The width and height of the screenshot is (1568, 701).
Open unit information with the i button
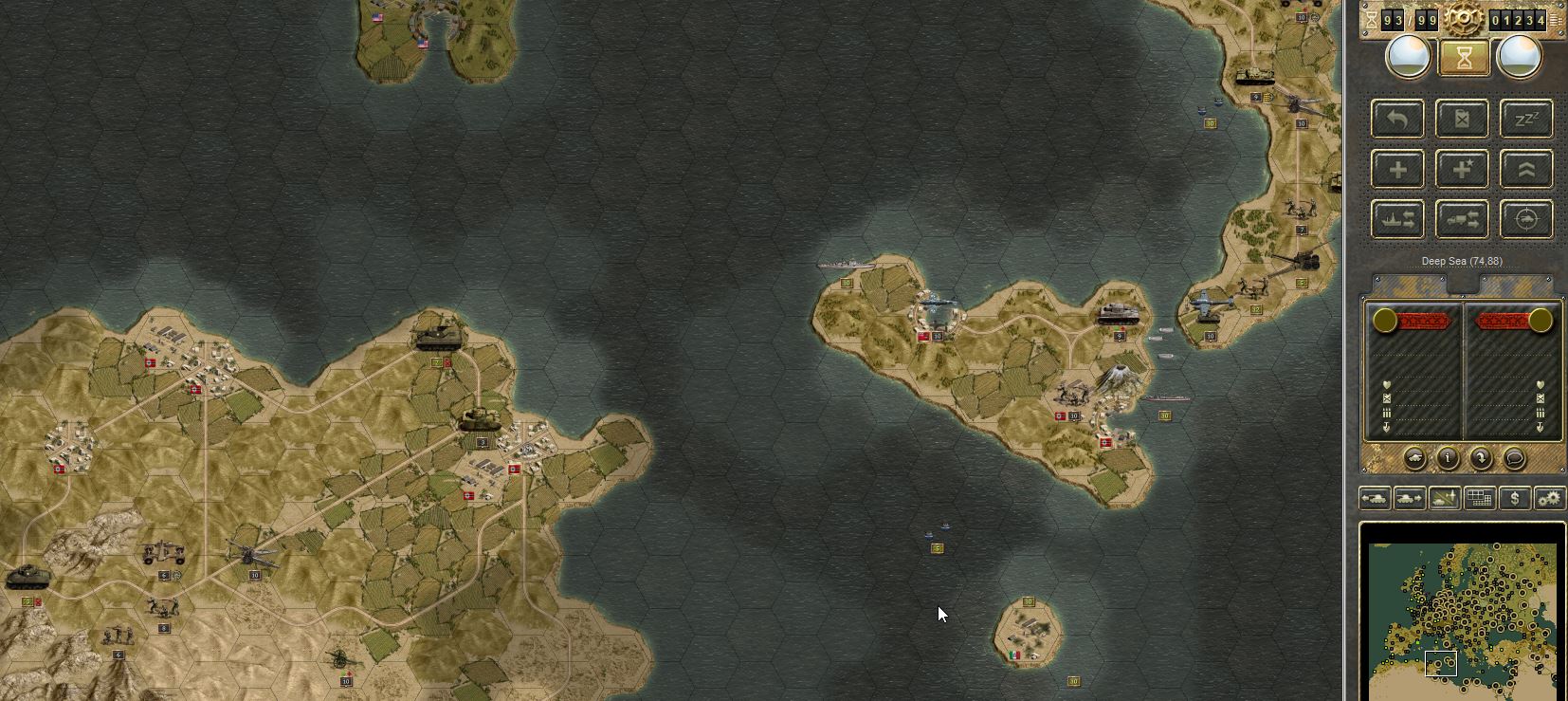pyautogui.click(x=1449, y=456)
